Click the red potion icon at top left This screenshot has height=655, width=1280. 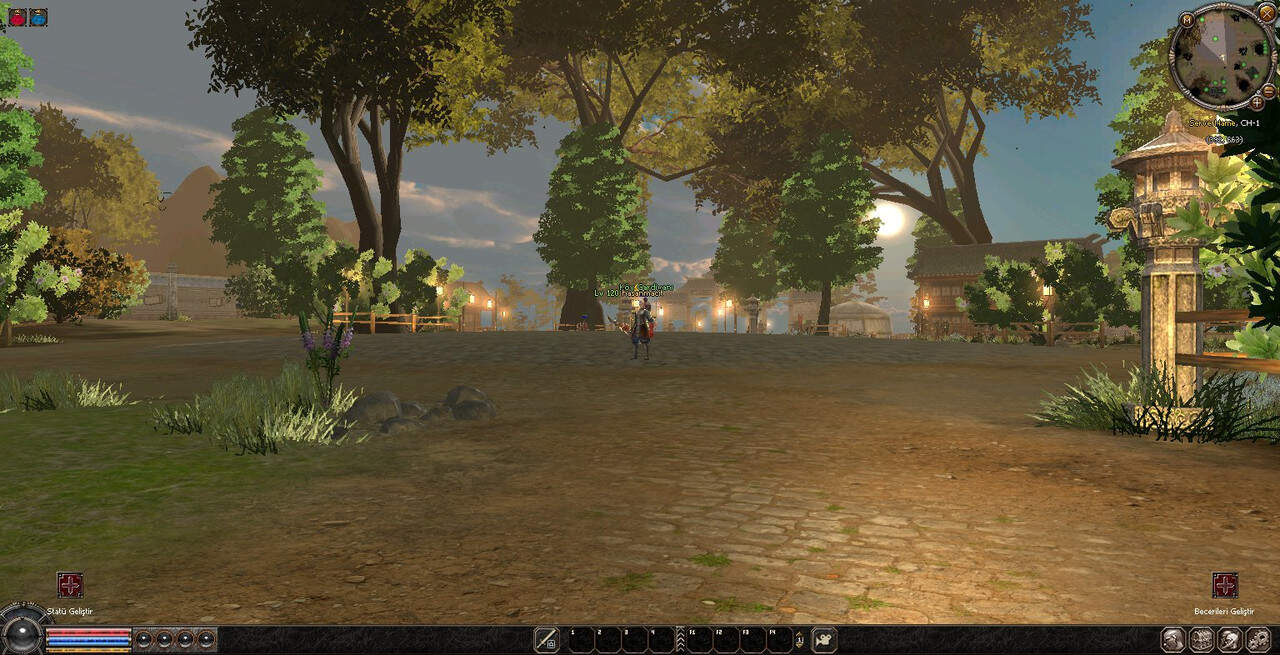tap(17, 17)
